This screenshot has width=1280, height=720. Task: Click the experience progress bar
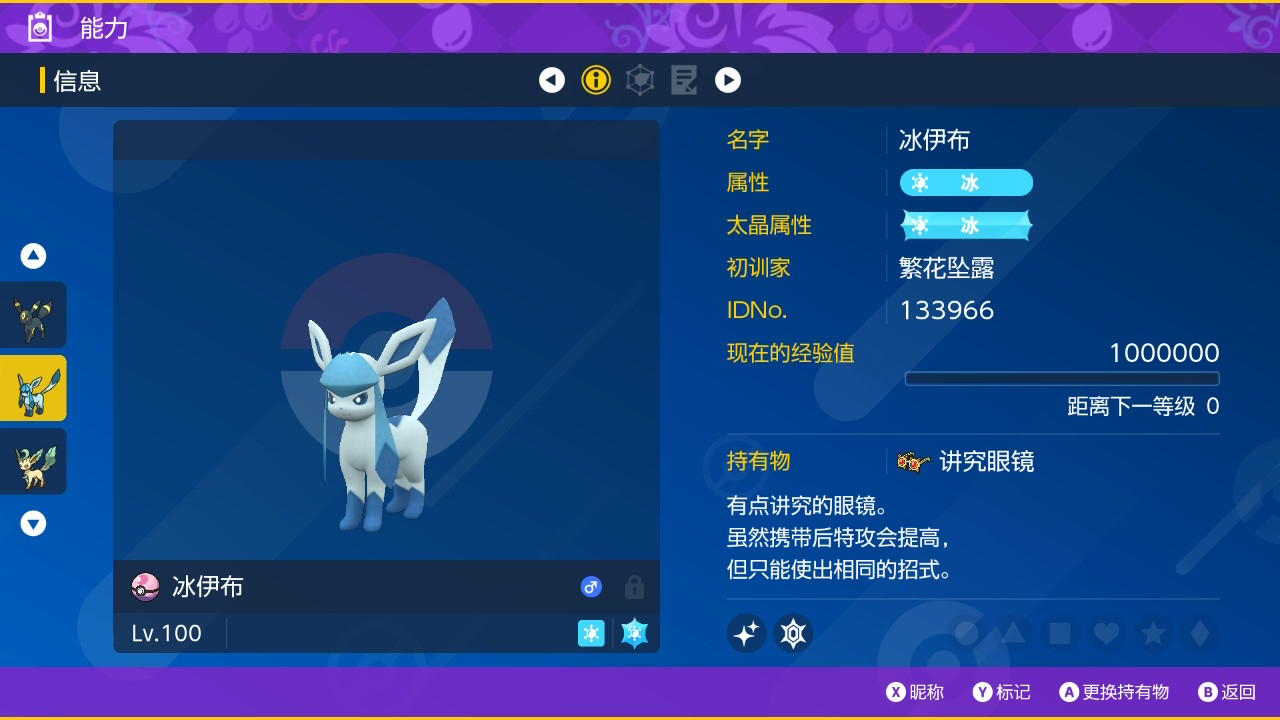point(1062,378)
